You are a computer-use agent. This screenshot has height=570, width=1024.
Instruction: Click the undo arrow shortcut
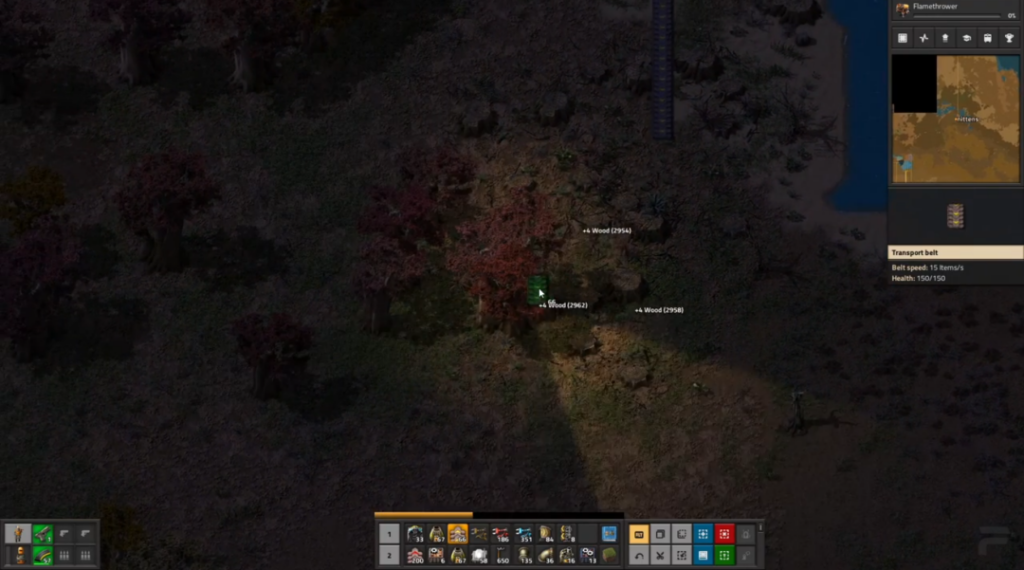(638, 555)
